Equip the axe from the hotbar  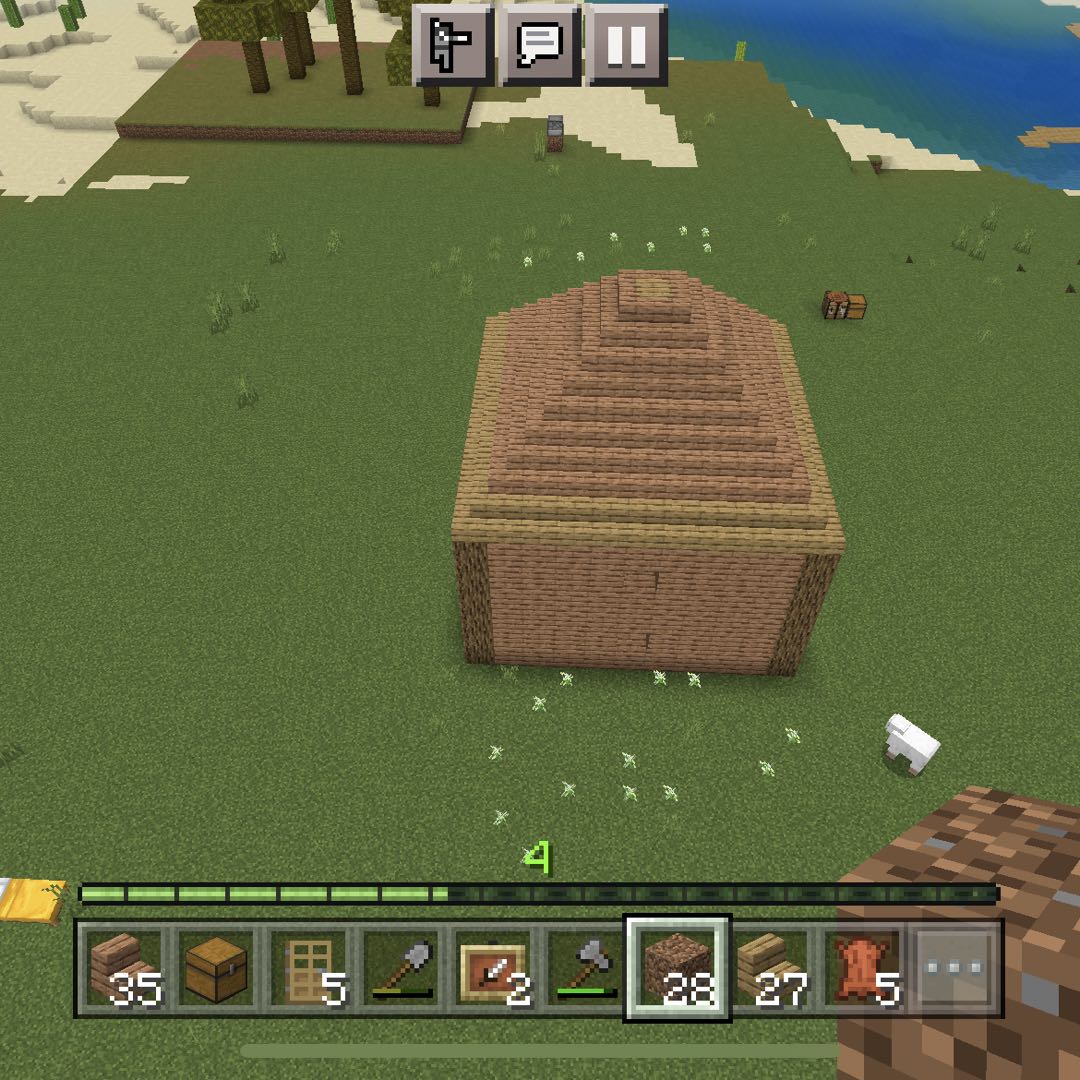[x=584, y=968]
